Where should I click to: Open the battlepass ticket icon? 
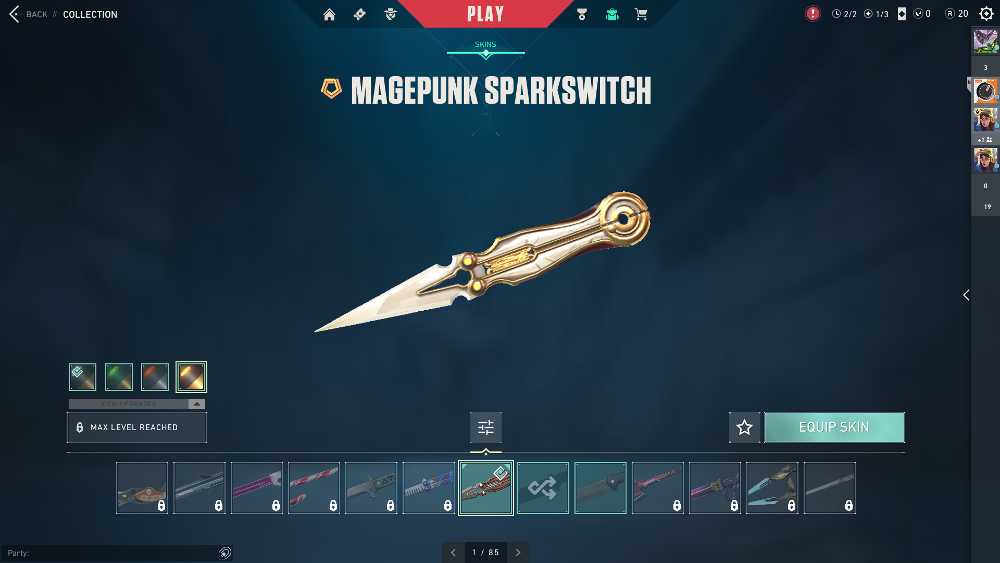[360, 14]
